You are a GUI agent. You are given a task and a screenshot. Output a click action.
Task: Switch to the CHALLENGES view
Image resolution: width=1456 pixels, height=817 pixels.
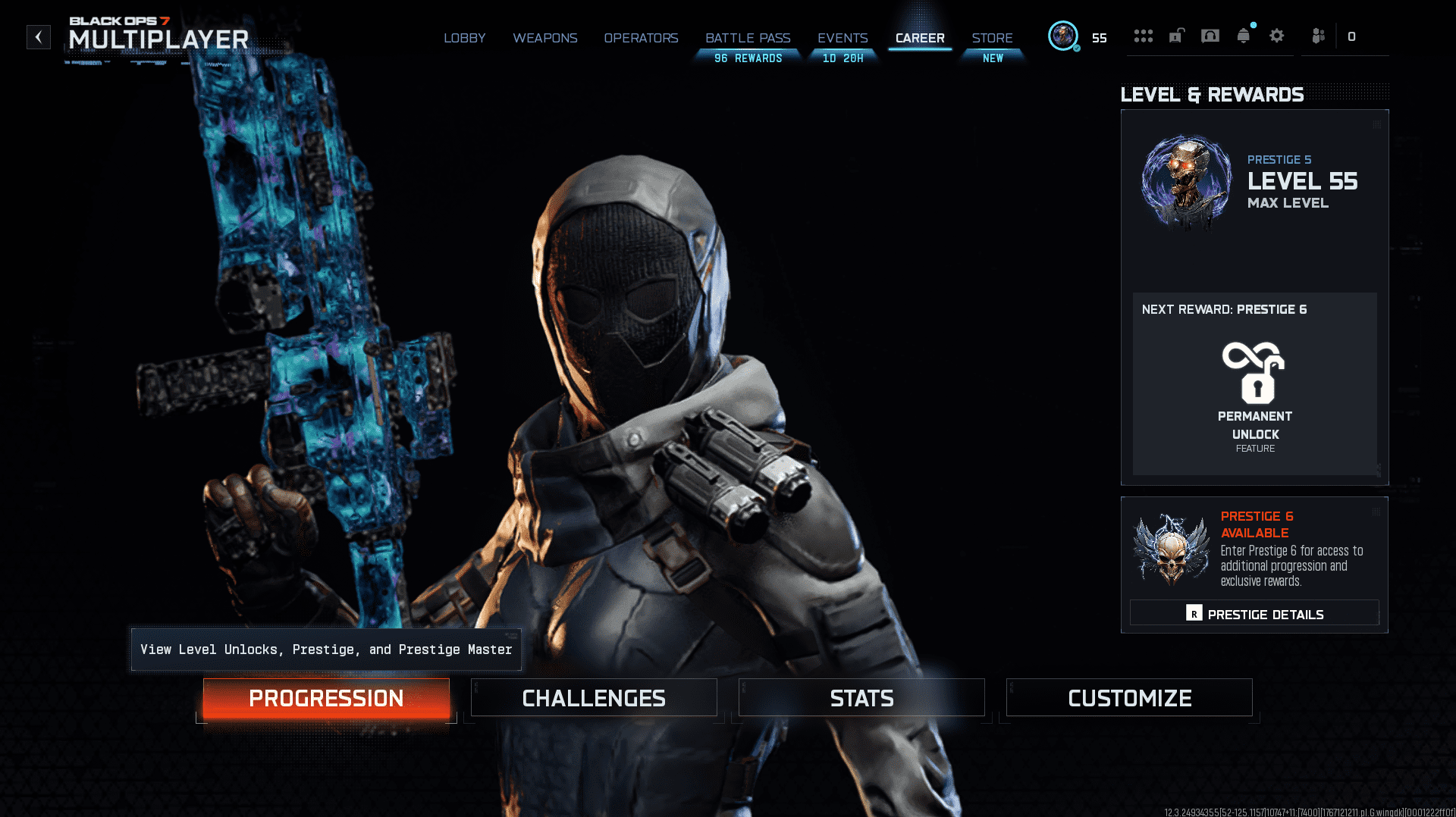(x=594, y=697)
